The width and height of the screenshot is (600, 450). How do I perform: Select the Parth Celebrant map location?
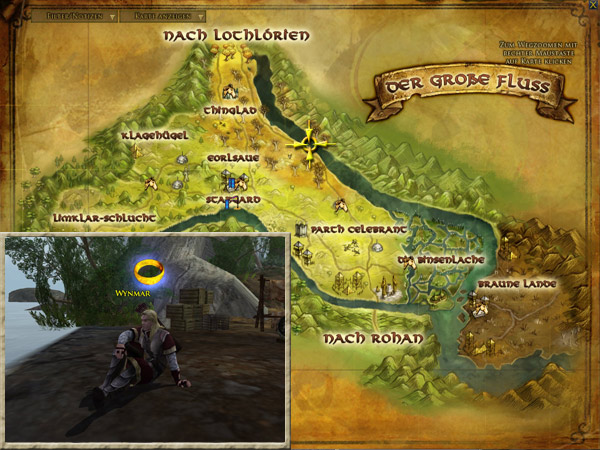click(356, 229)
